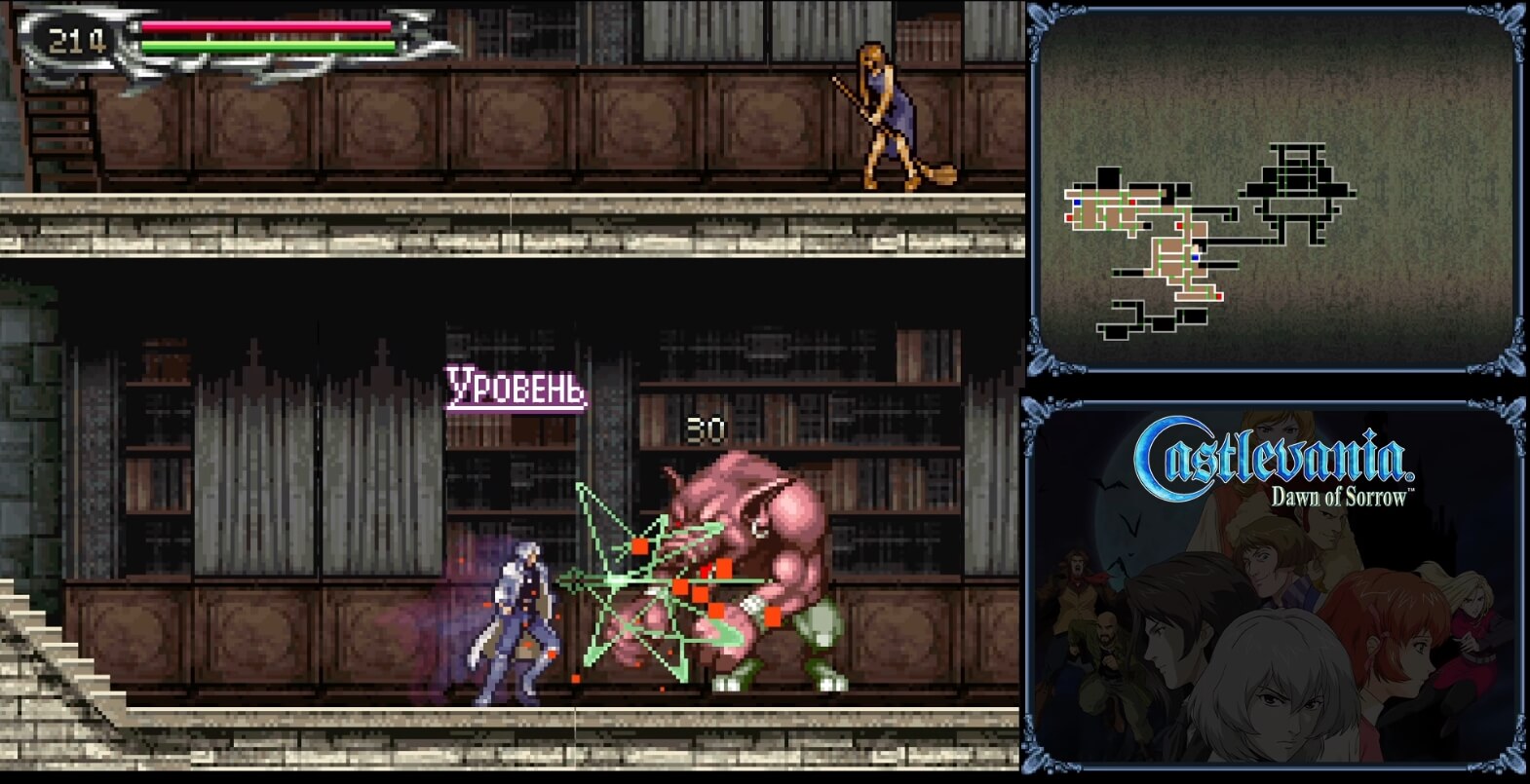The image size is (1530, 784).
Task: Click the current-position blinking room on the map
Action: tap(1197, 247)
